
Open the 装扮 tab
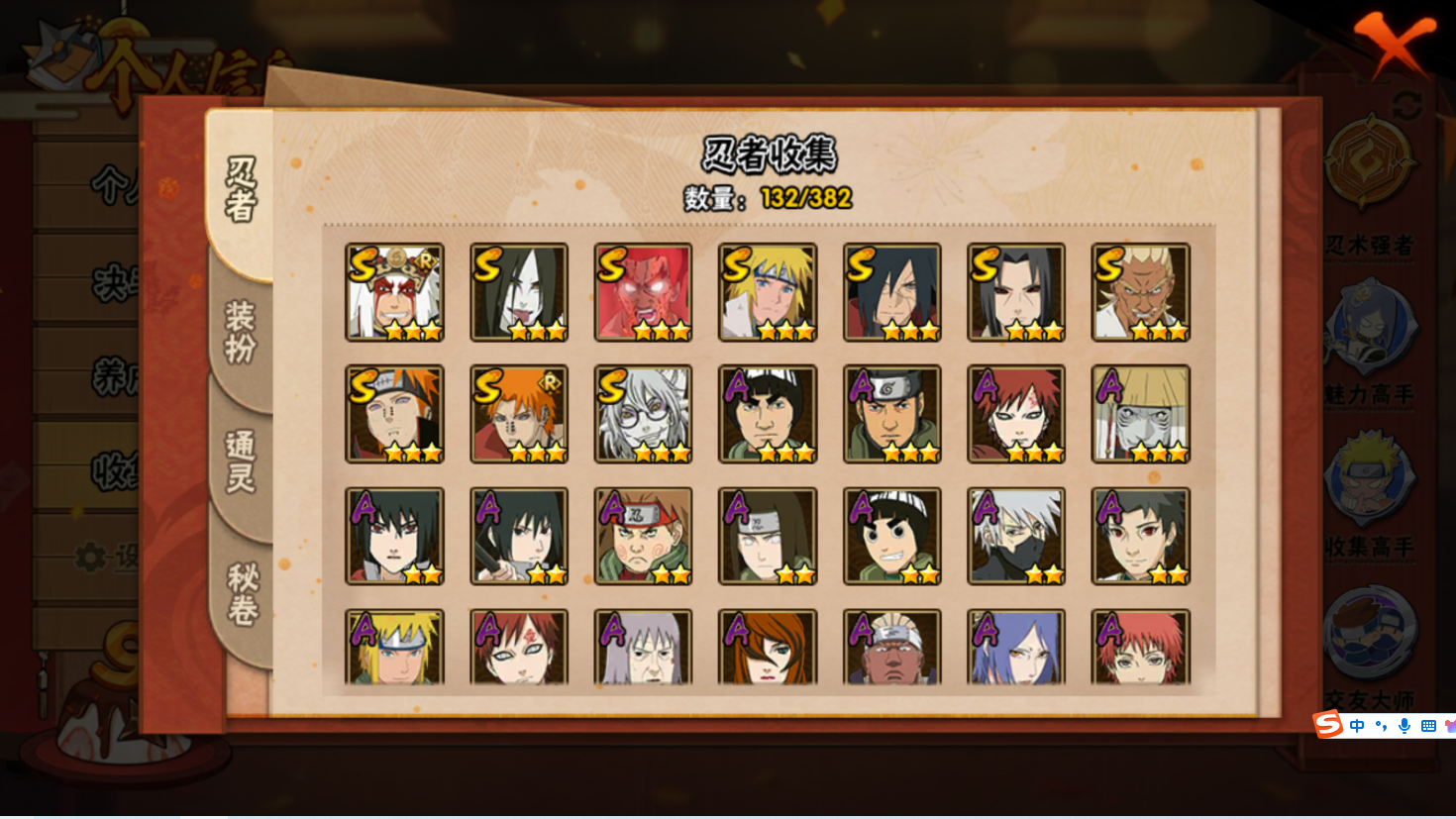[x=241, y=333]
